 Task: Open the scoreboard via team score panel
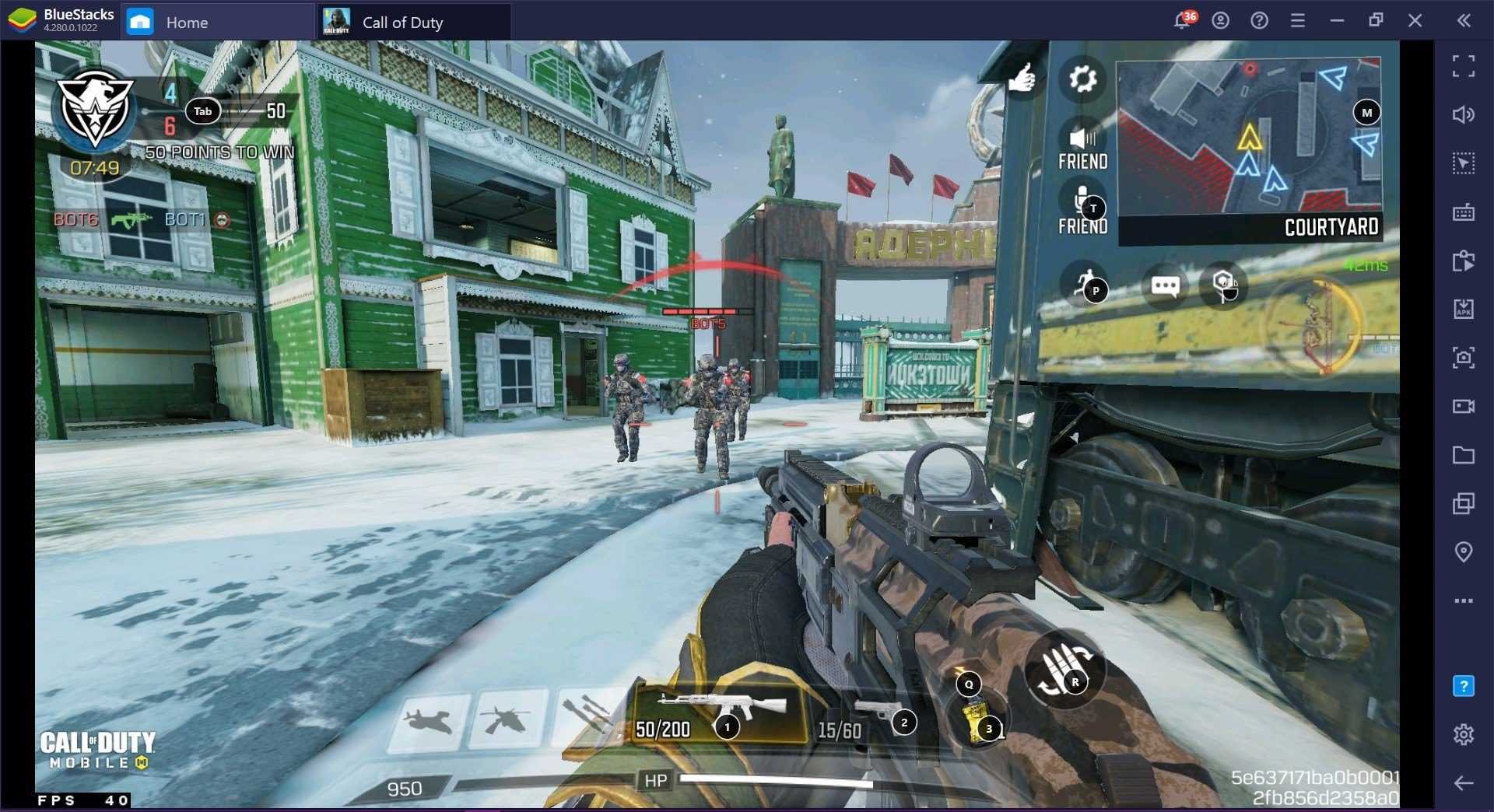pos(202,111)
